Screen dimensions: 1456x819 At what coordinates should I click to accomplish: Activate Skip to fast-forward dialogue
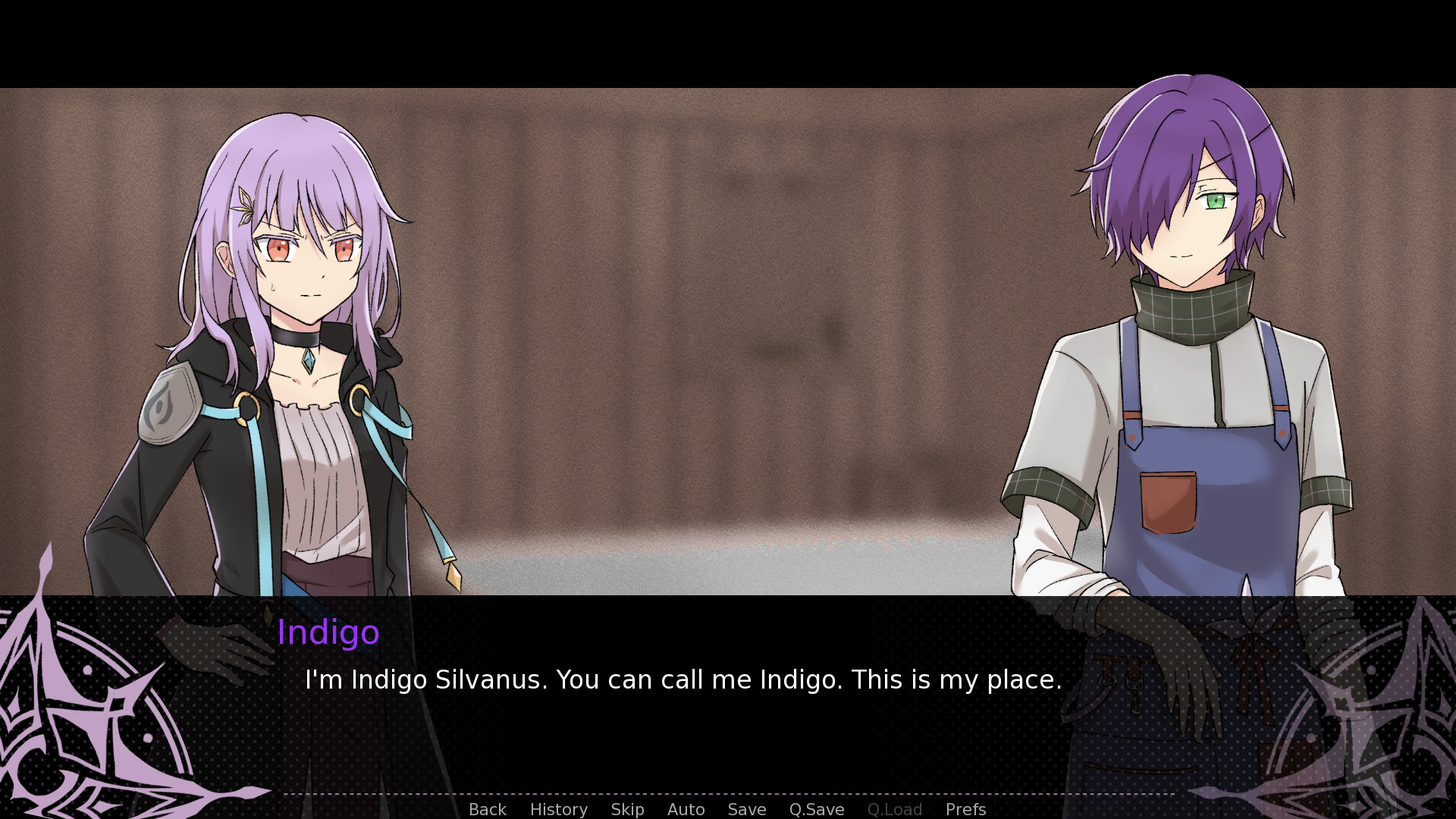tap(627, 809)
